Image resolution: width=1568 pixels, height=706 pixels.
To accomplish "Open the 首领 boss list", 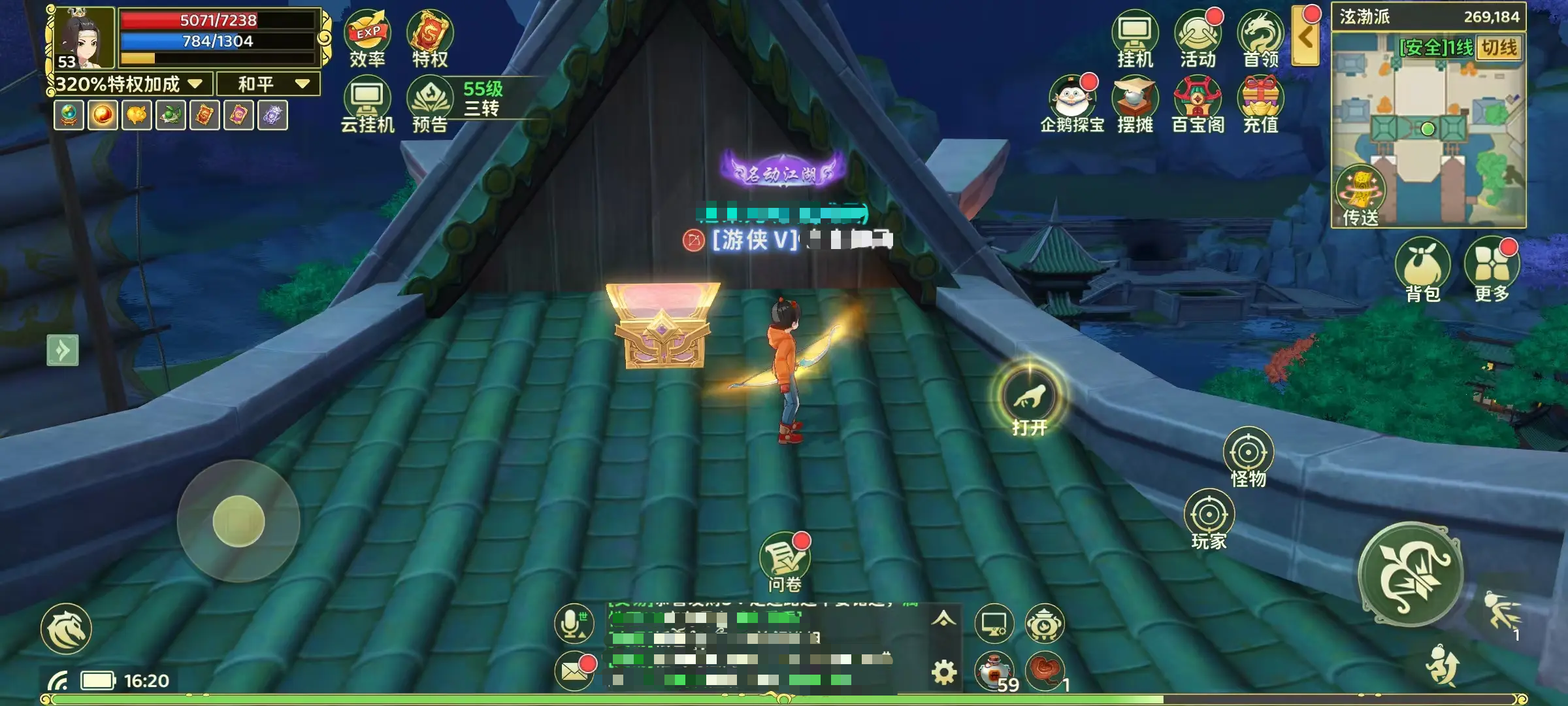I will (1260, 38).
